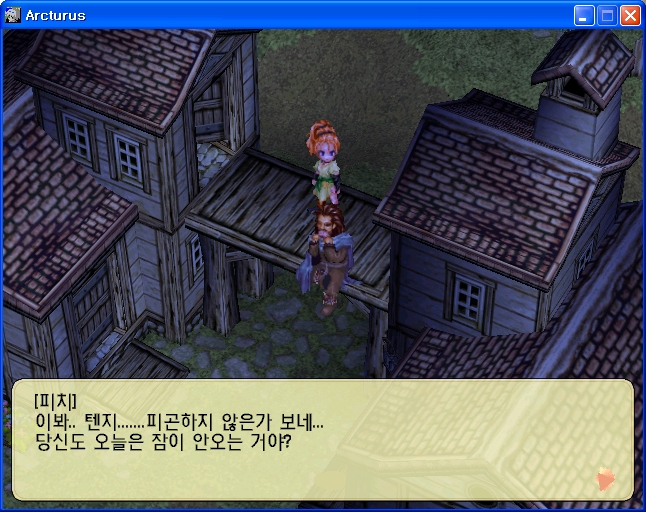Close the Arcturus window

pos(630,15)
